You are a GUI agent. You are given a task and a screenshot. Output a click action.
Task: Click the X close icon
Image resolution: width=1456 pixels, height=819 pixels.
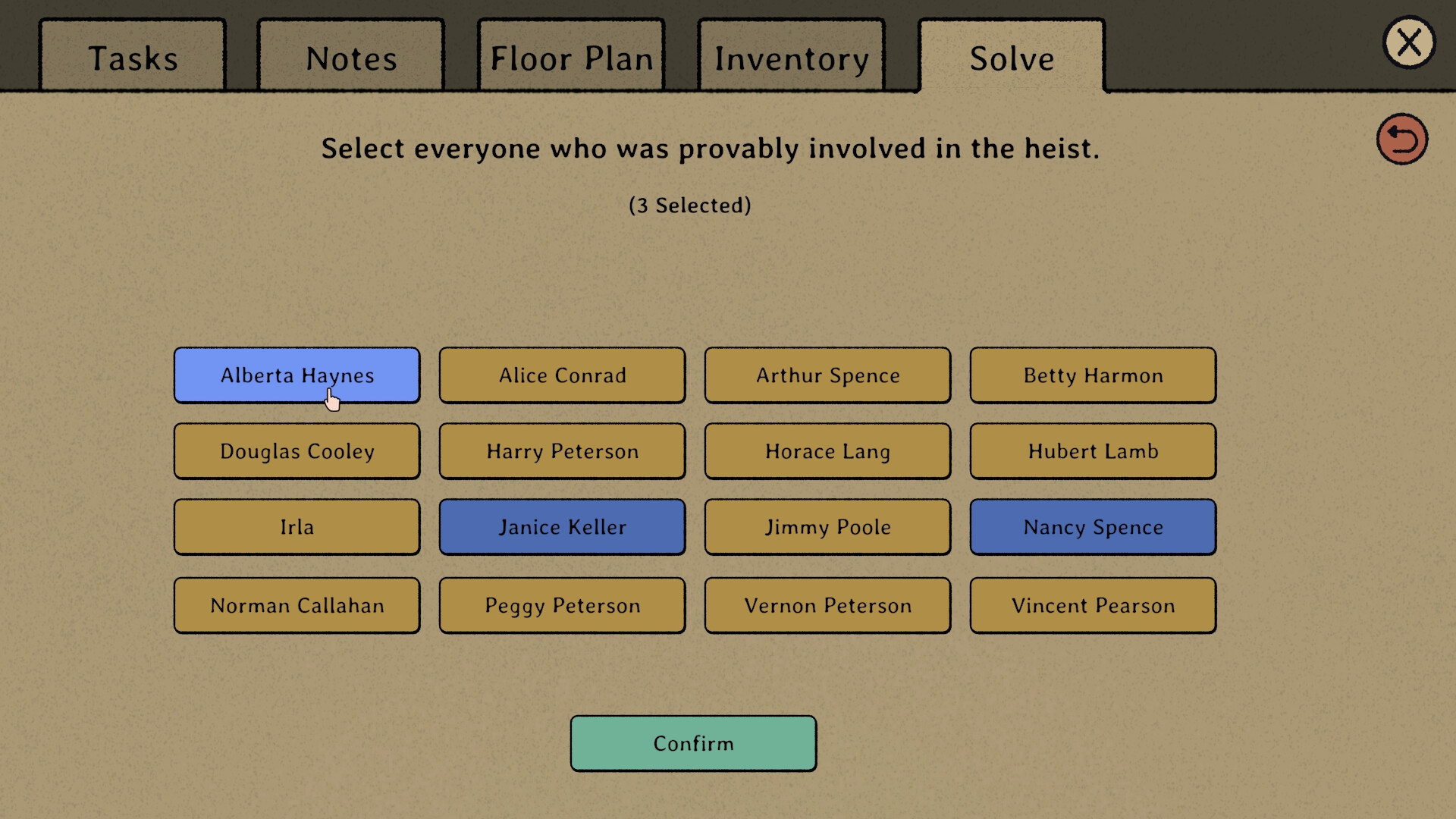1409,42
